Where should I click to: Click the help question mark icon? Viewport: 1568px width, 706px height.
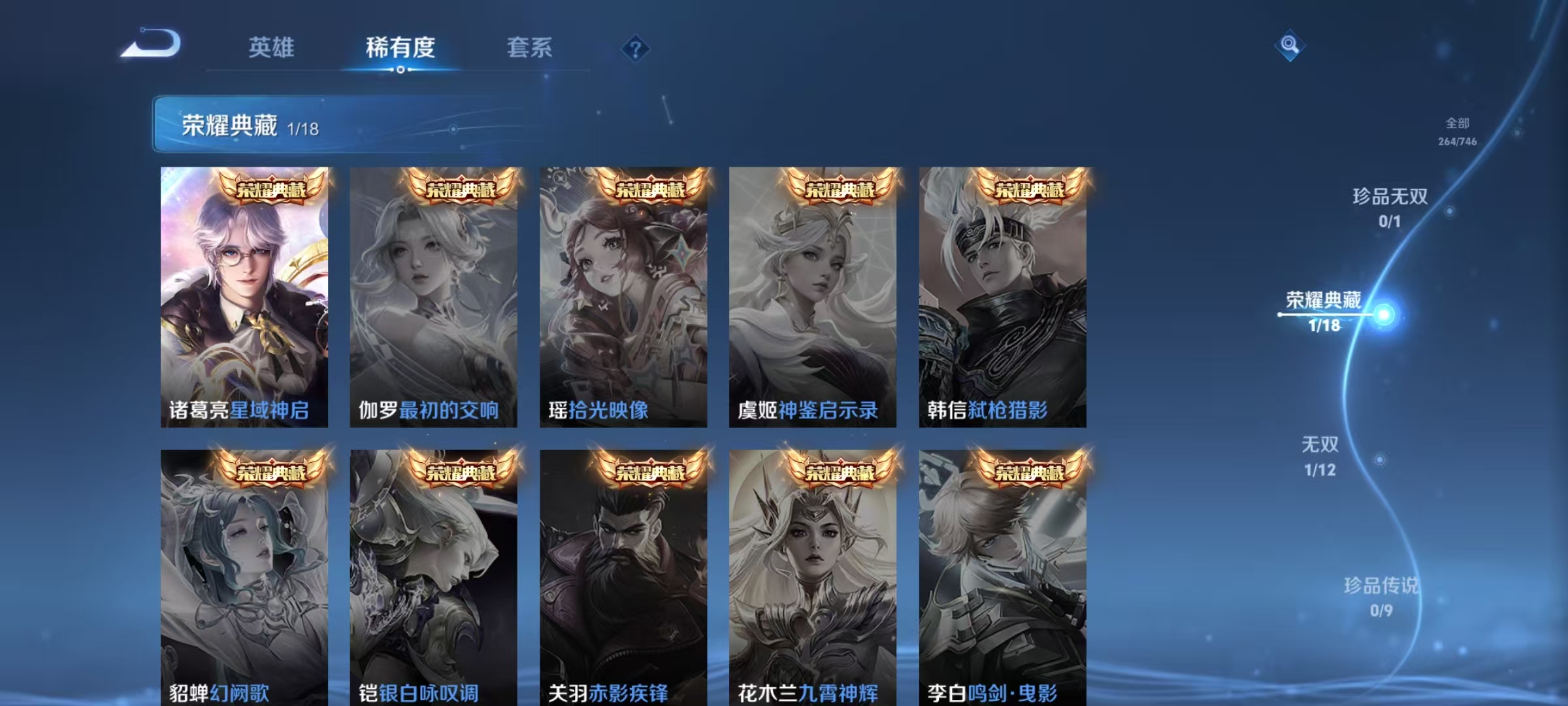coord(636,49)
